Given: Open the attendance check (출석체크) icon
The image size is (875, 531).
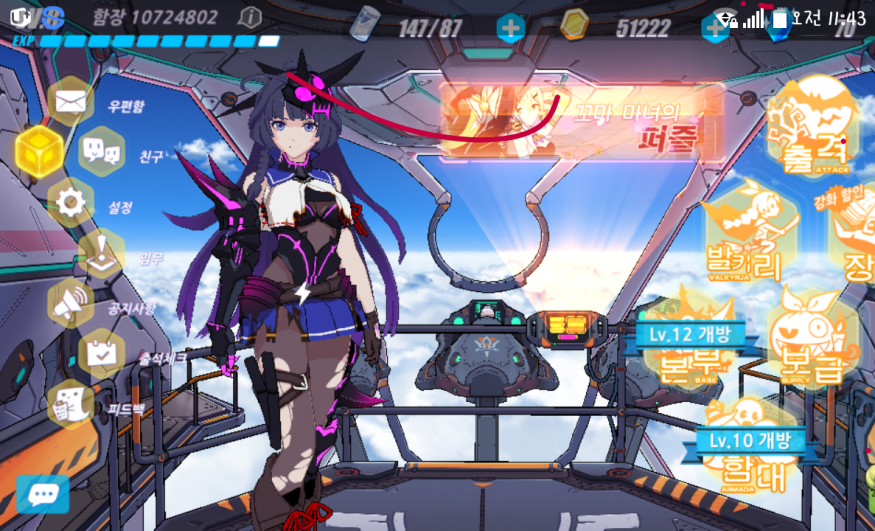Looking at the screenshot, I should 101,352.
